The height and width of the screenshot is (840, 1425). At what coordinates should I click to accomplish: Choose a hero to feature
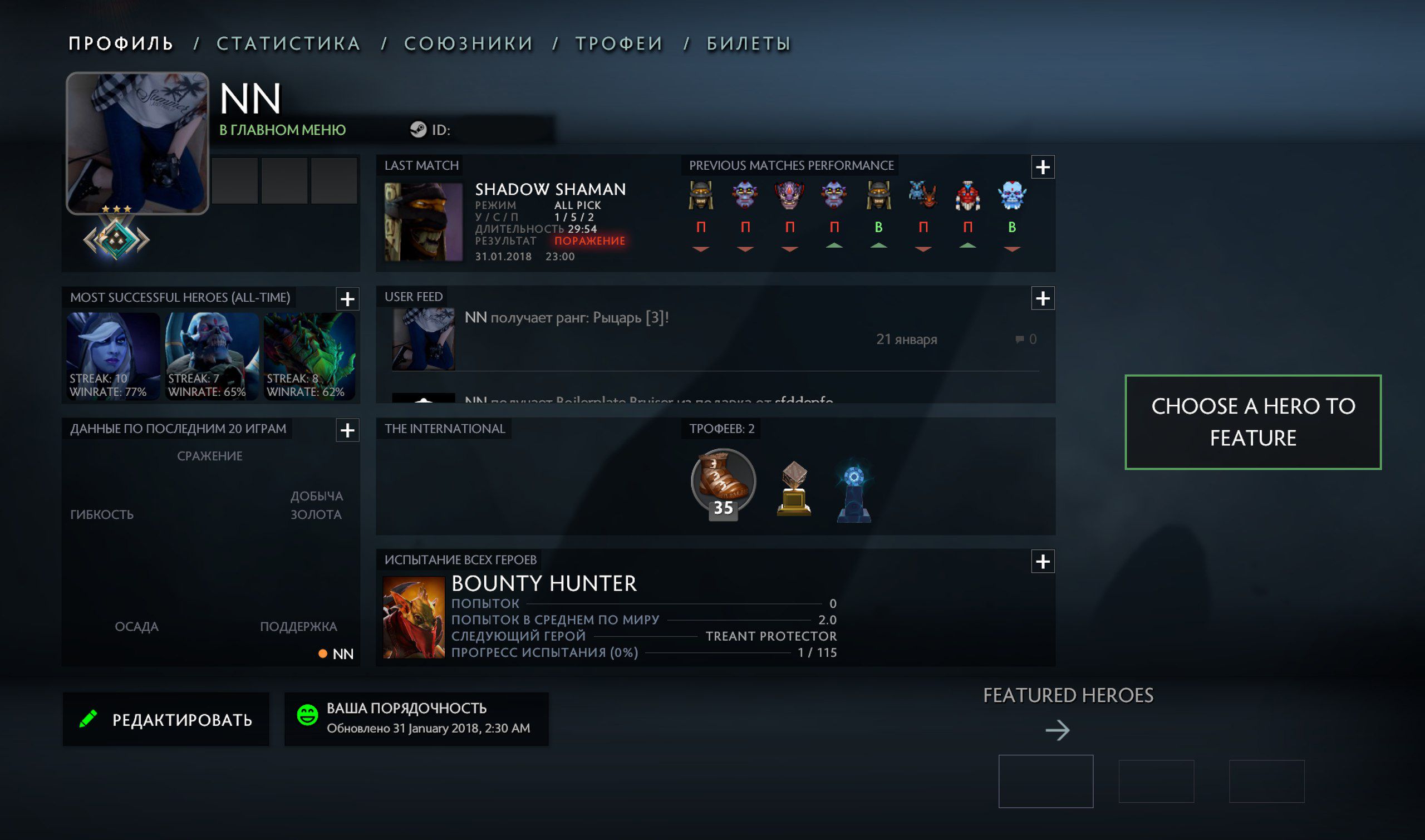[1252, 422]
